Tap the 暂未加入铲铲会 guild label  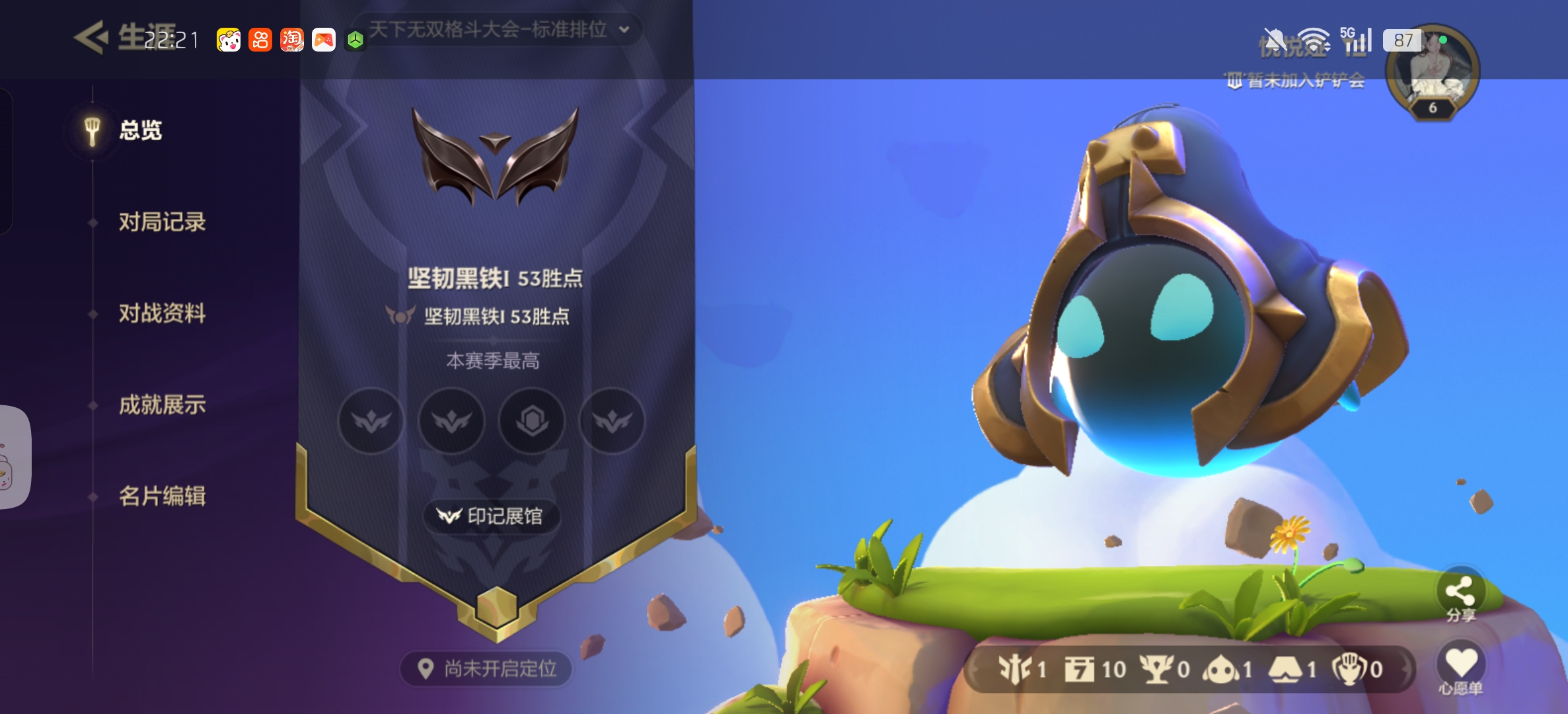[1296, 81]
